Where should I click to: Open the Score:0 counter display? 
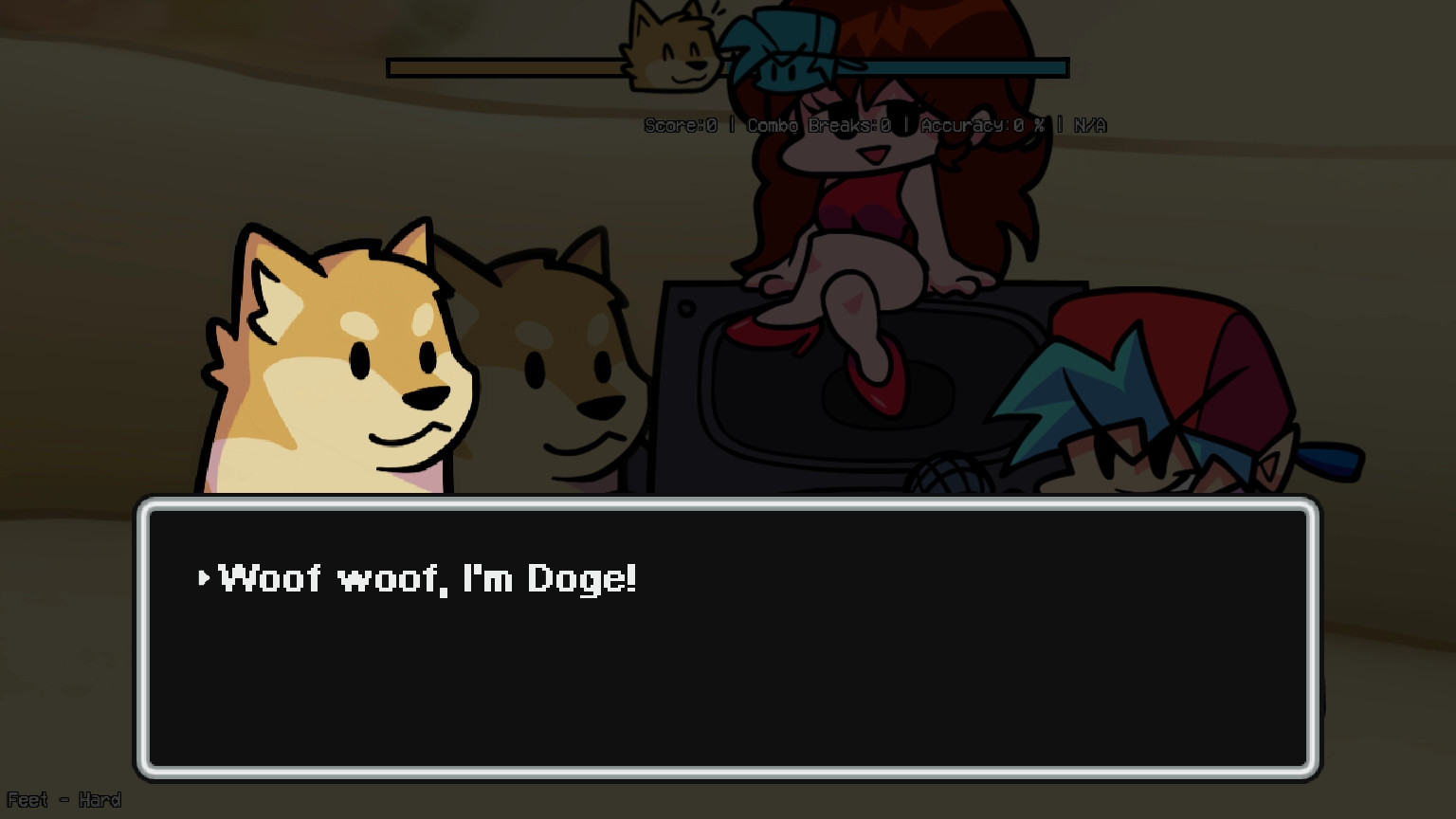tap(680, 124)
